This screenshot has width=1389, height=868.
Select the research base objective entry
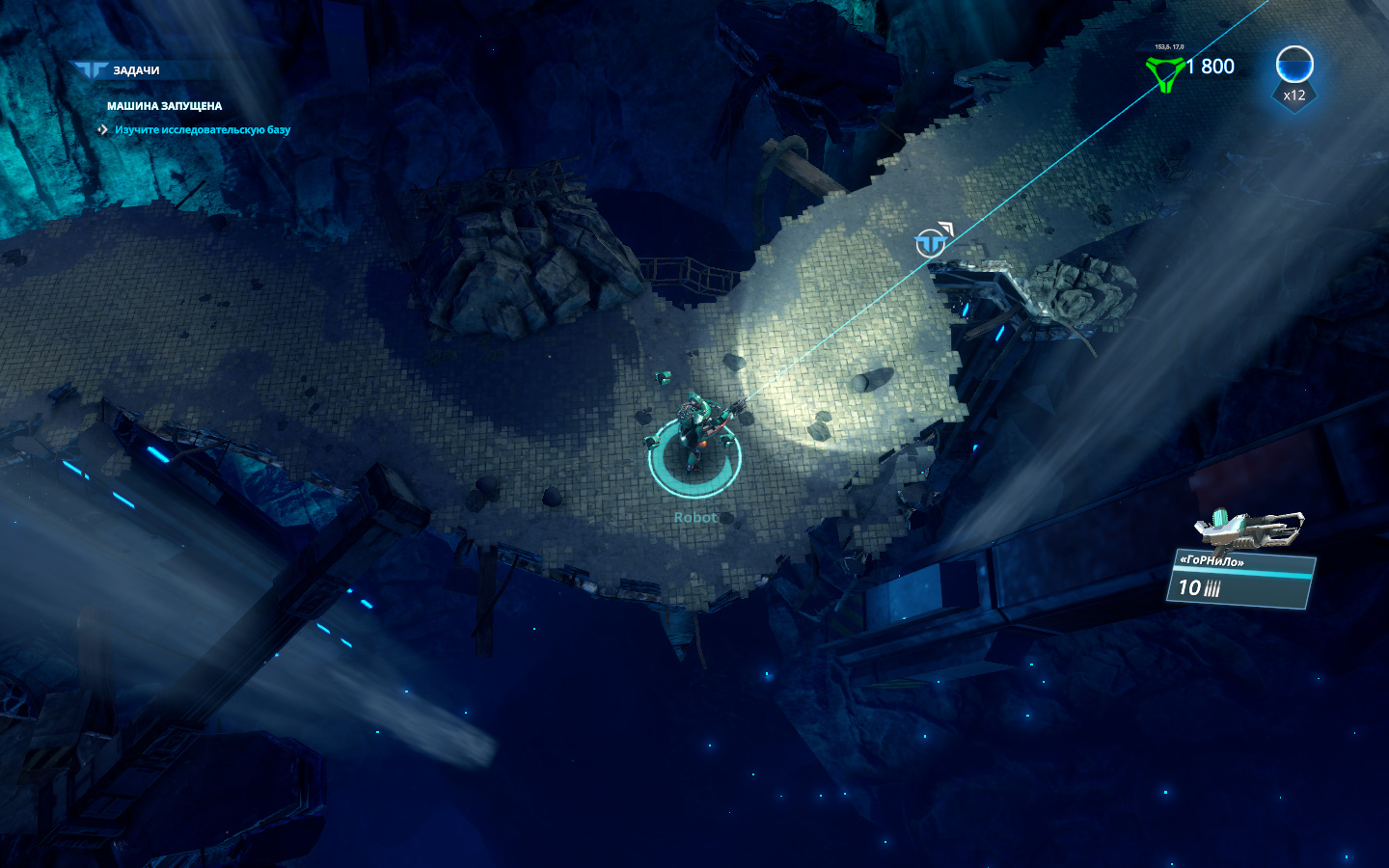tap(202, 130)
